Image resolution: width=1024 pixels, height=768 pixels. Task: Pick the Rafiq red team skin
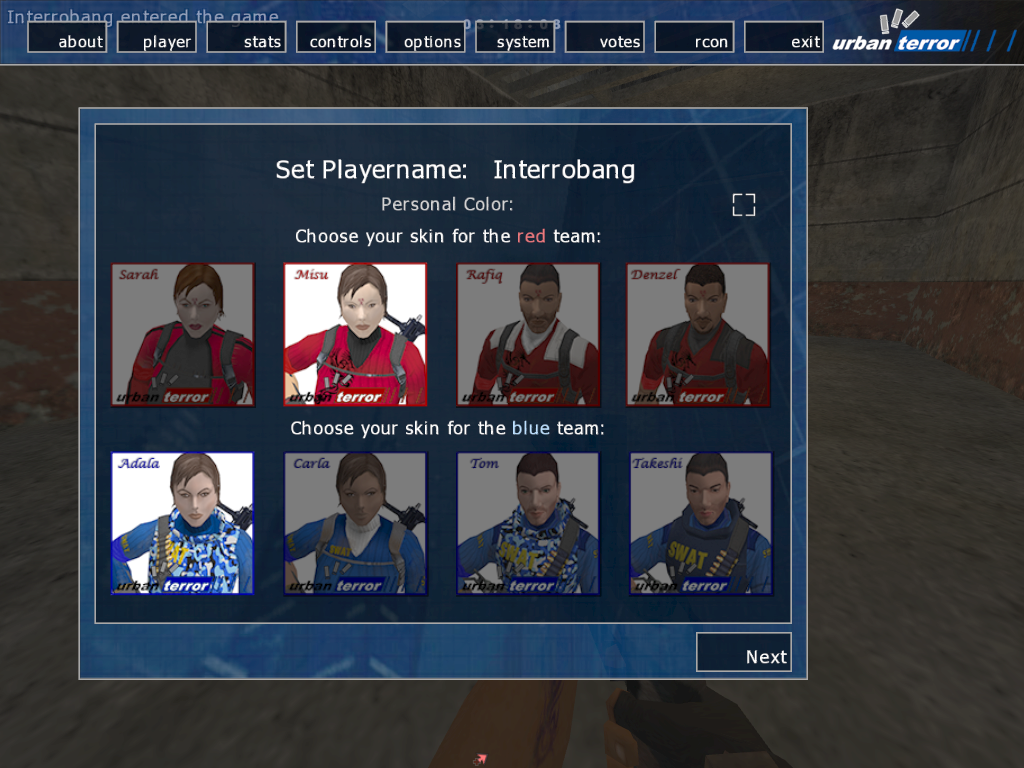[528, 335]
